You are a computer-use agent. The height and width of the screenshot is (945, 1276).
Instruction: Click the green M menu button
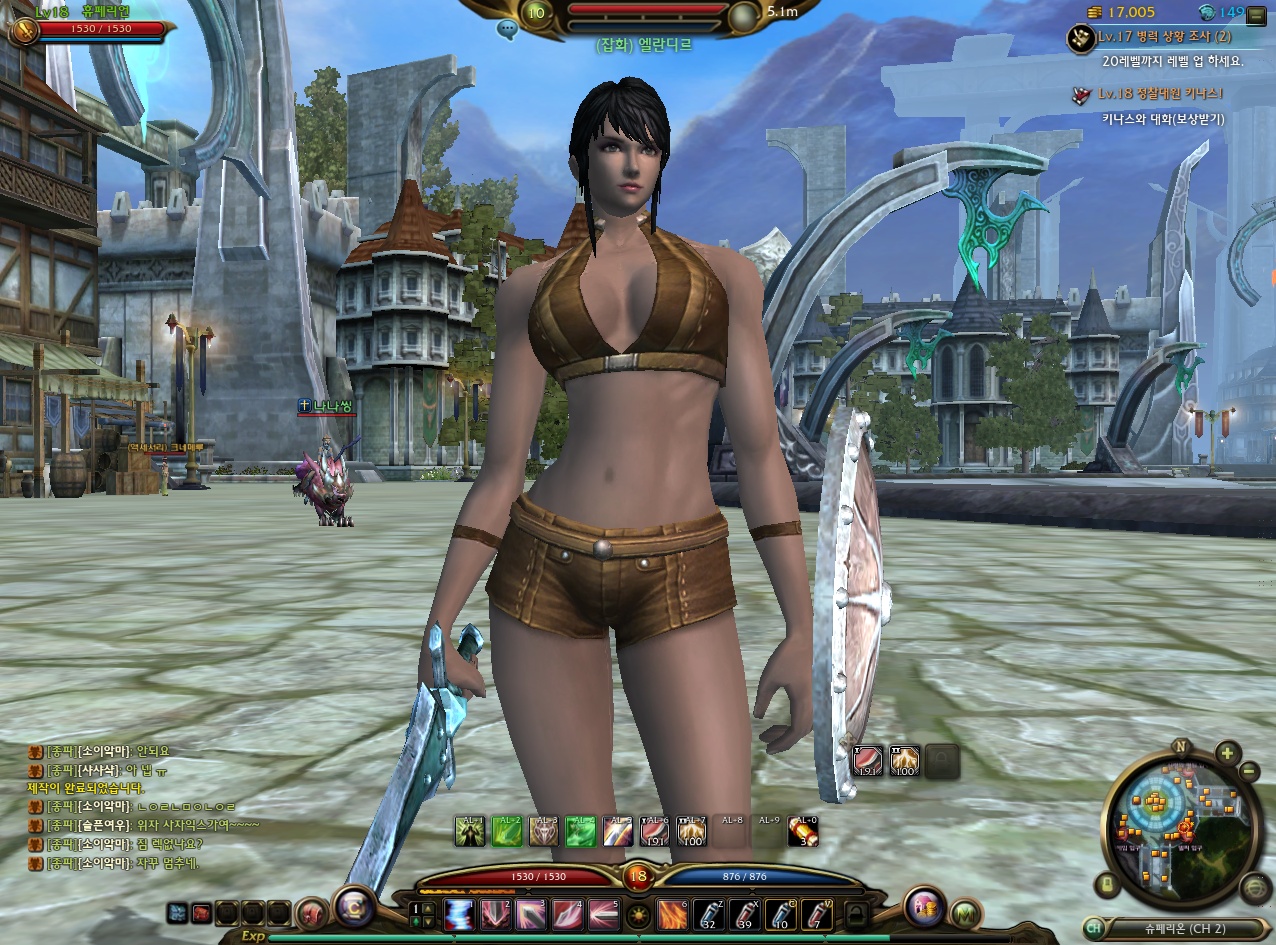coord(964,912)
